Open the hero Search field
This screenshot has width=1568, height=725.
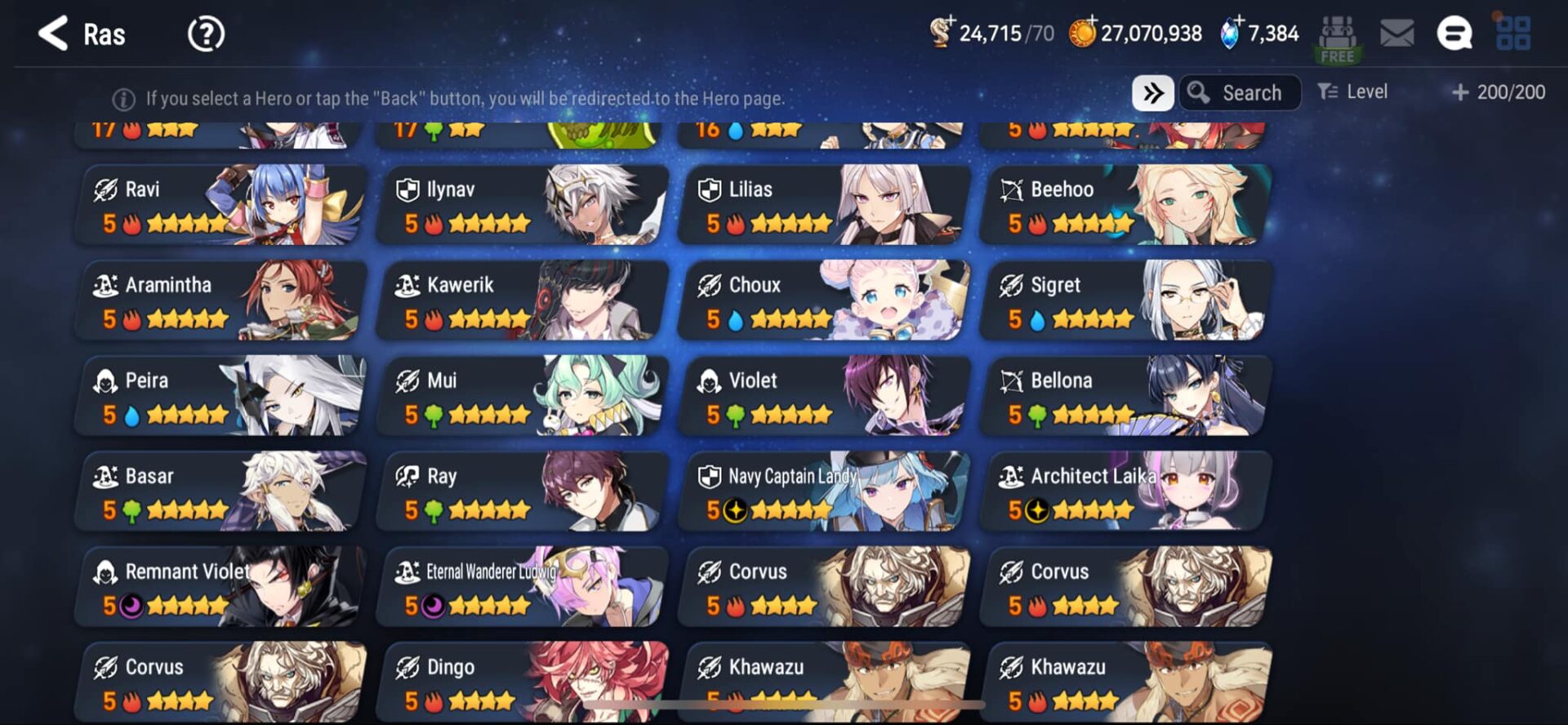1240,93
